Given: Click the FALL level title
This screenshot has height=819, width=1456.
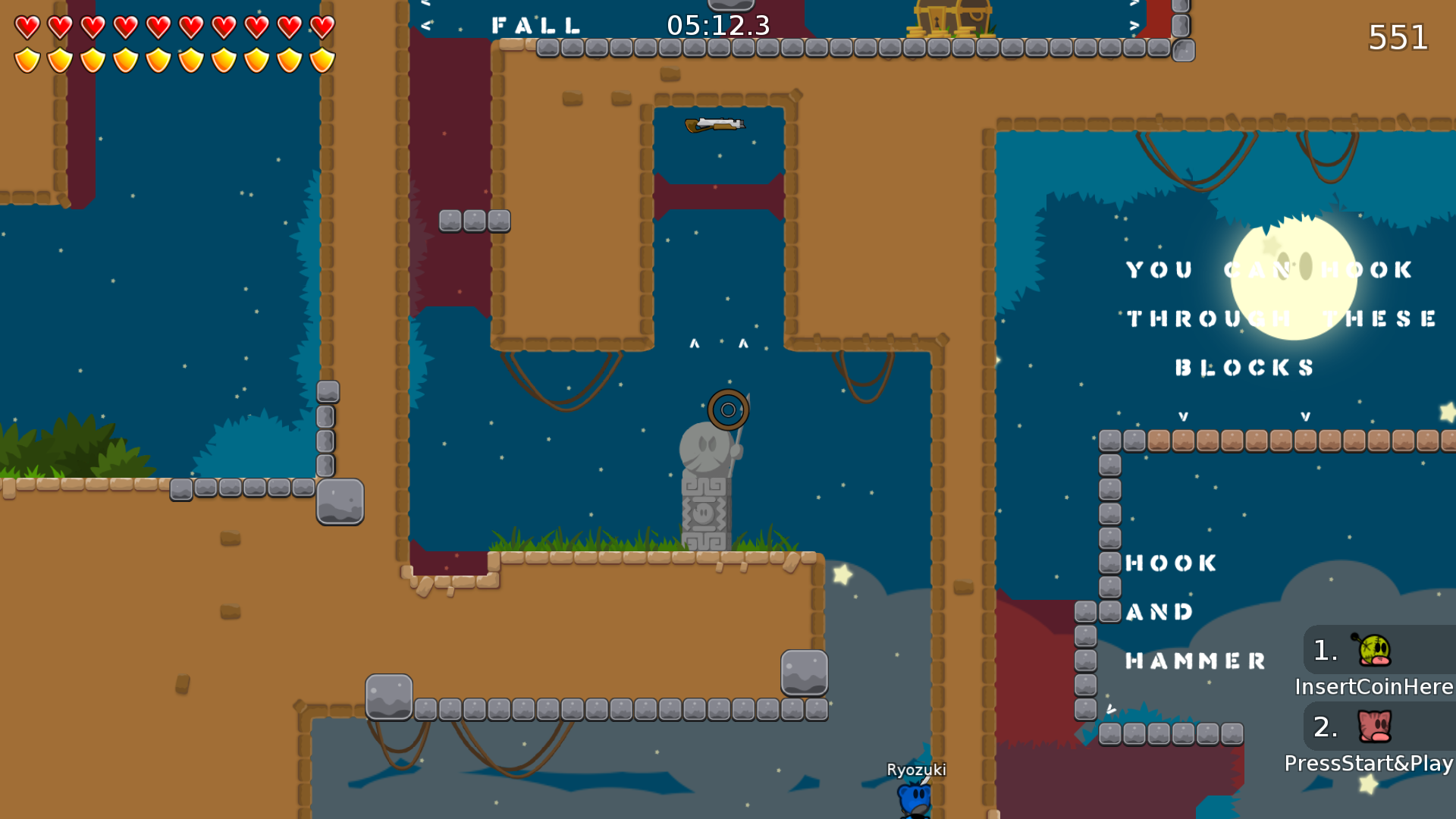Looking at the screenshot, I should tap(535, 25).
